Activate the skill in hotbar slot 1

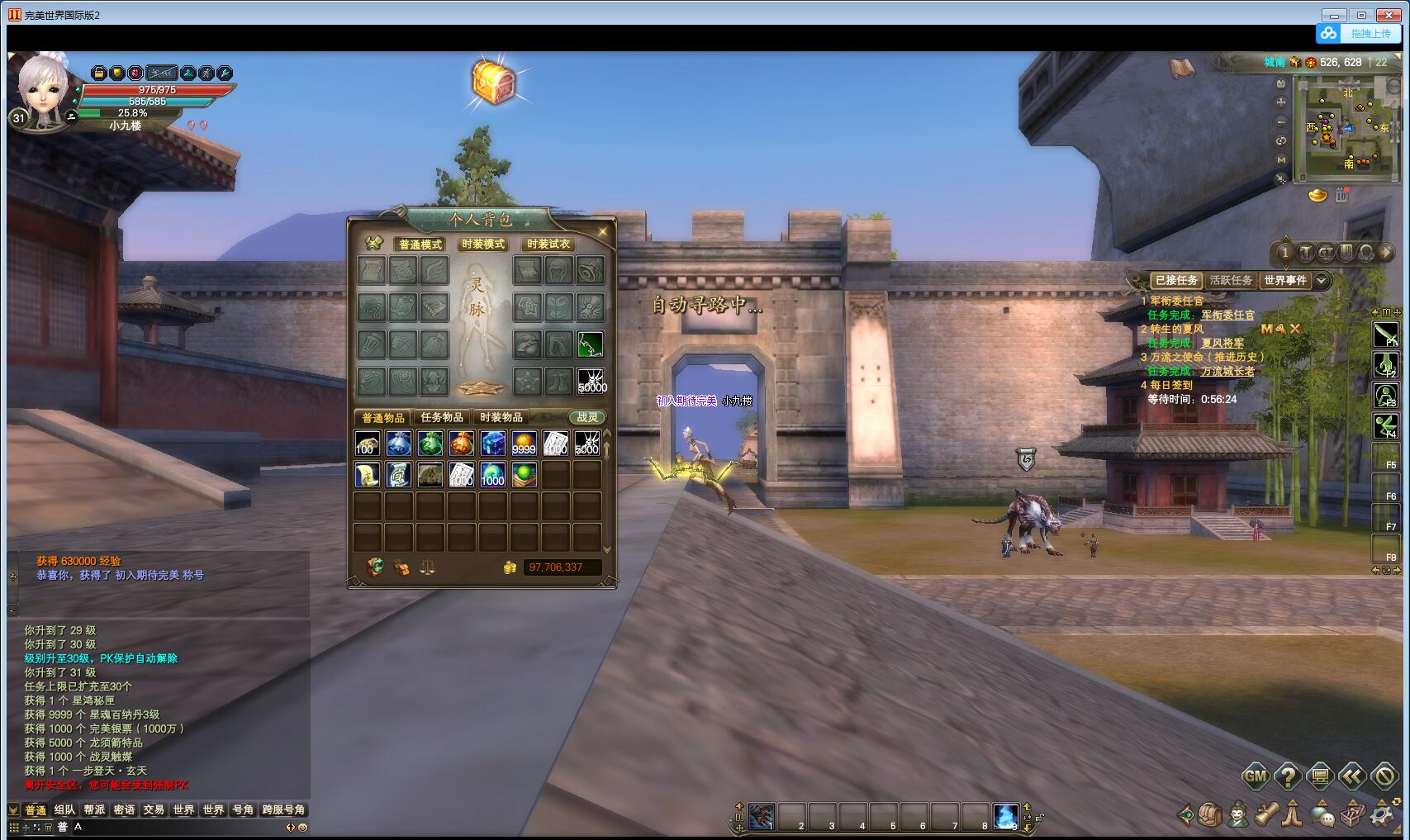click(x=762, y=816)
